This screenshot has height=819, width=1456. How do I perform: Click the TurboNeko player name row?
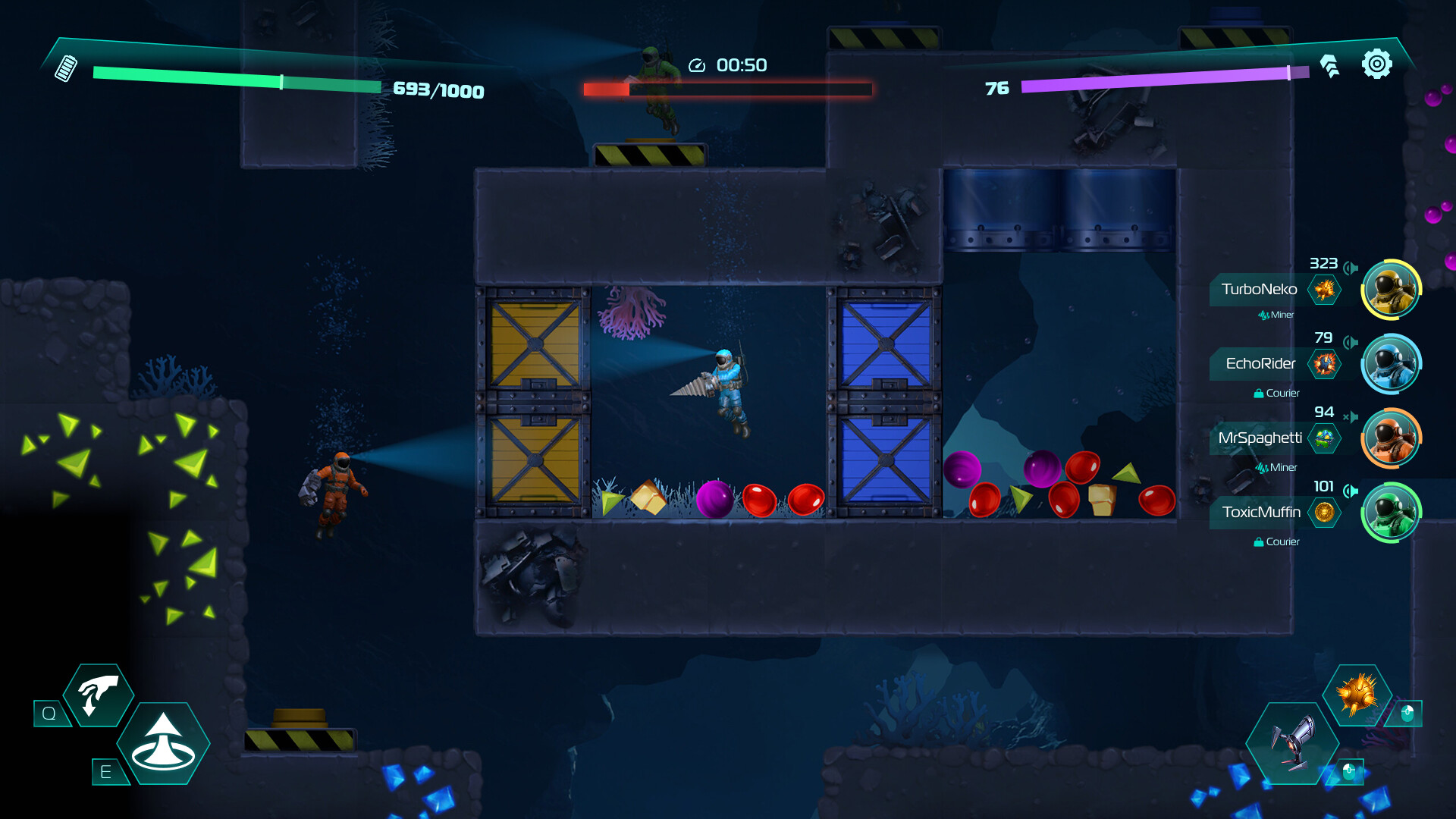point(1259,290)
